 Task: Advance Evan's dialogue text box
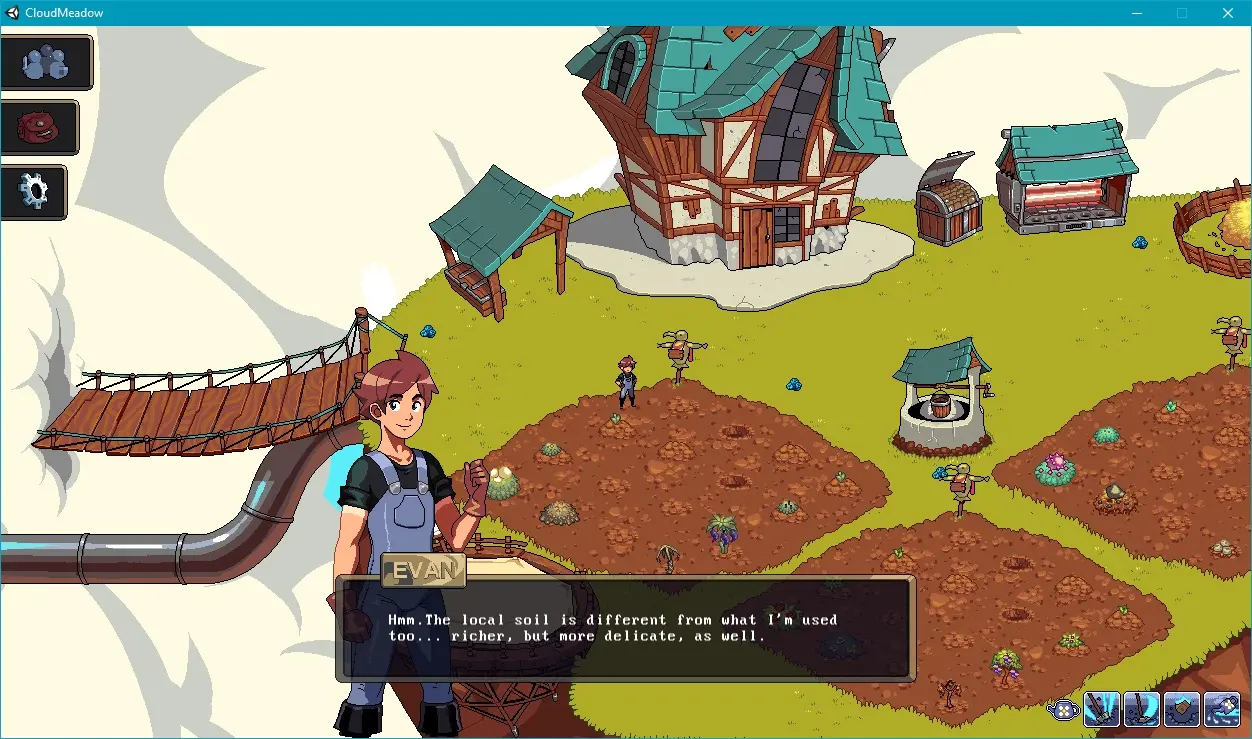(x=626, y=628)
